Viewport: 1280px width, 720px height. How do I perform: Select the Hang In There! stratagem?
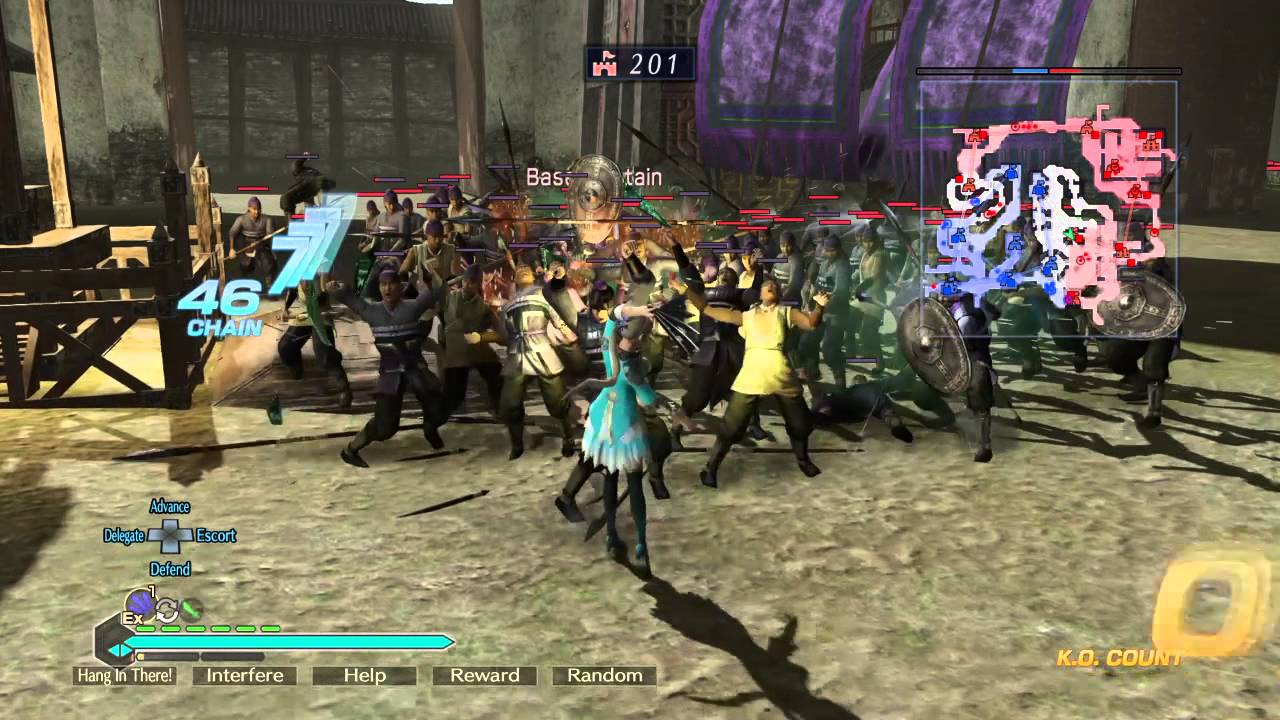pos(125,676)
